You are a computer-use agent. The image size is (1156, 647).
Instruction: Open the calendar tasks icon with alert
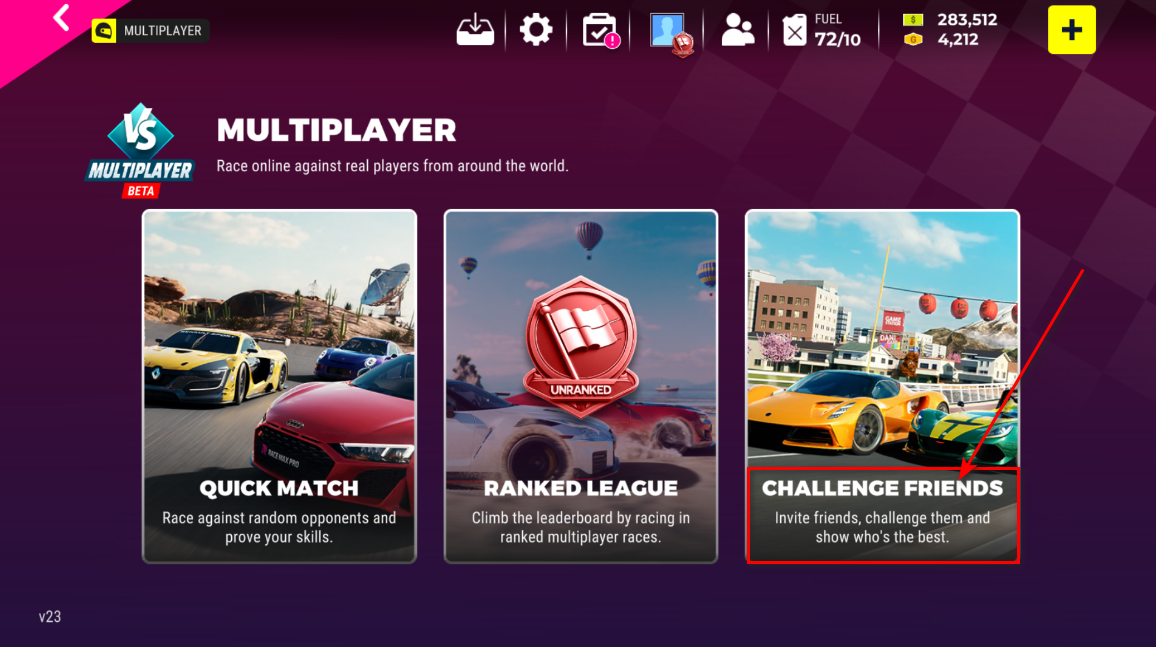[x=600, y=30]
